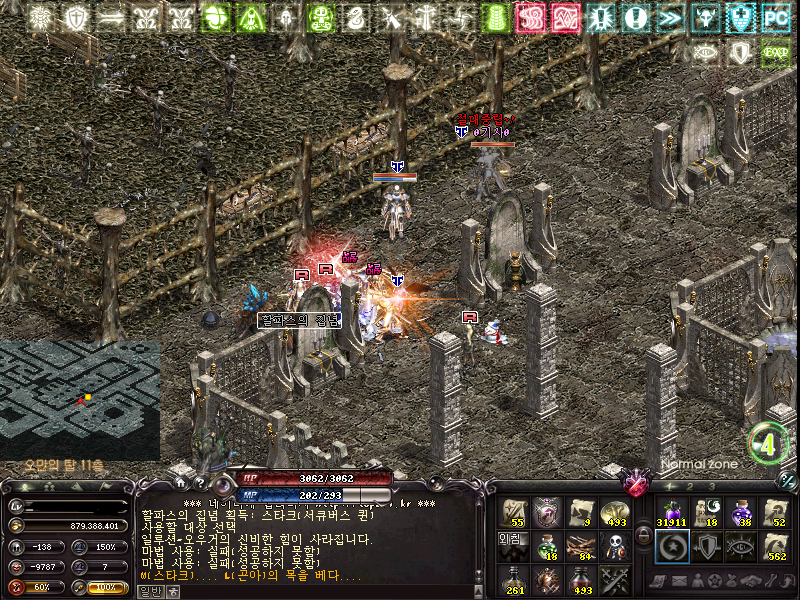Select the purple potion slot with 31911
The image size is (800, 600).
[x=672, y=513]
